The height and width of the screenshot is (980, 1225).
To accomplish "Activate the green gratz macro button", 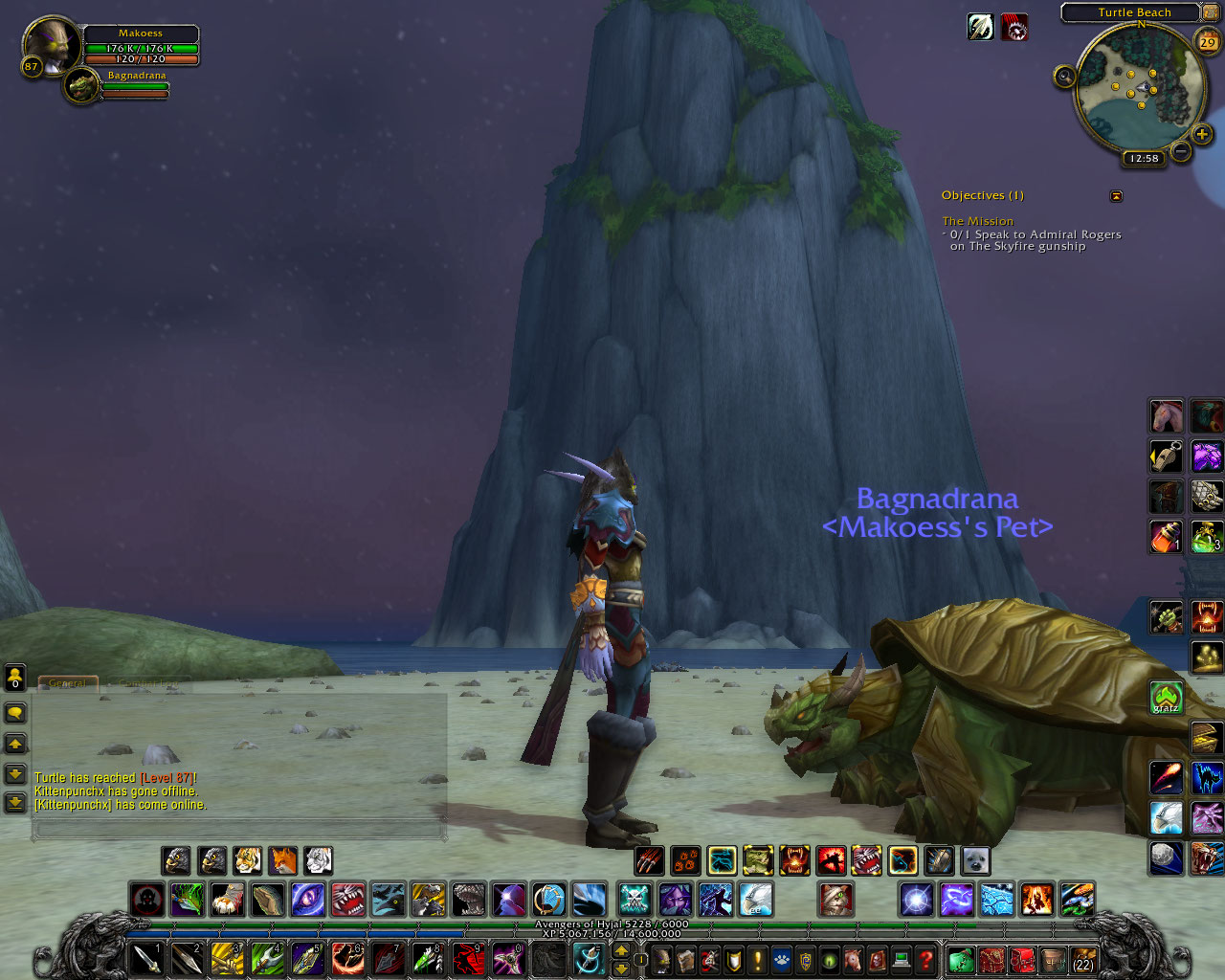I will 1166,698.
